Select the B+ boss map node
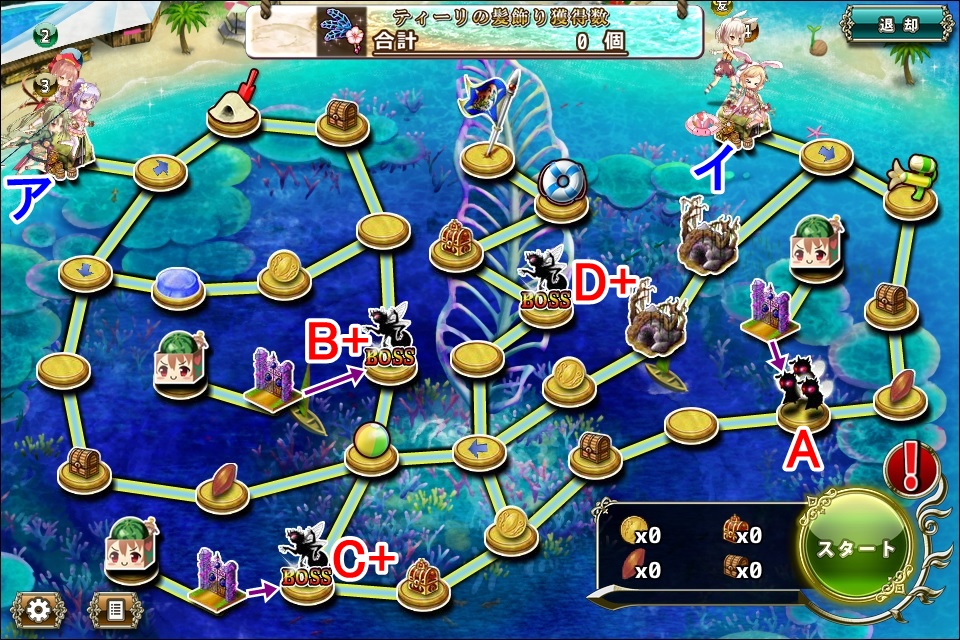 (x=390, y=343)
